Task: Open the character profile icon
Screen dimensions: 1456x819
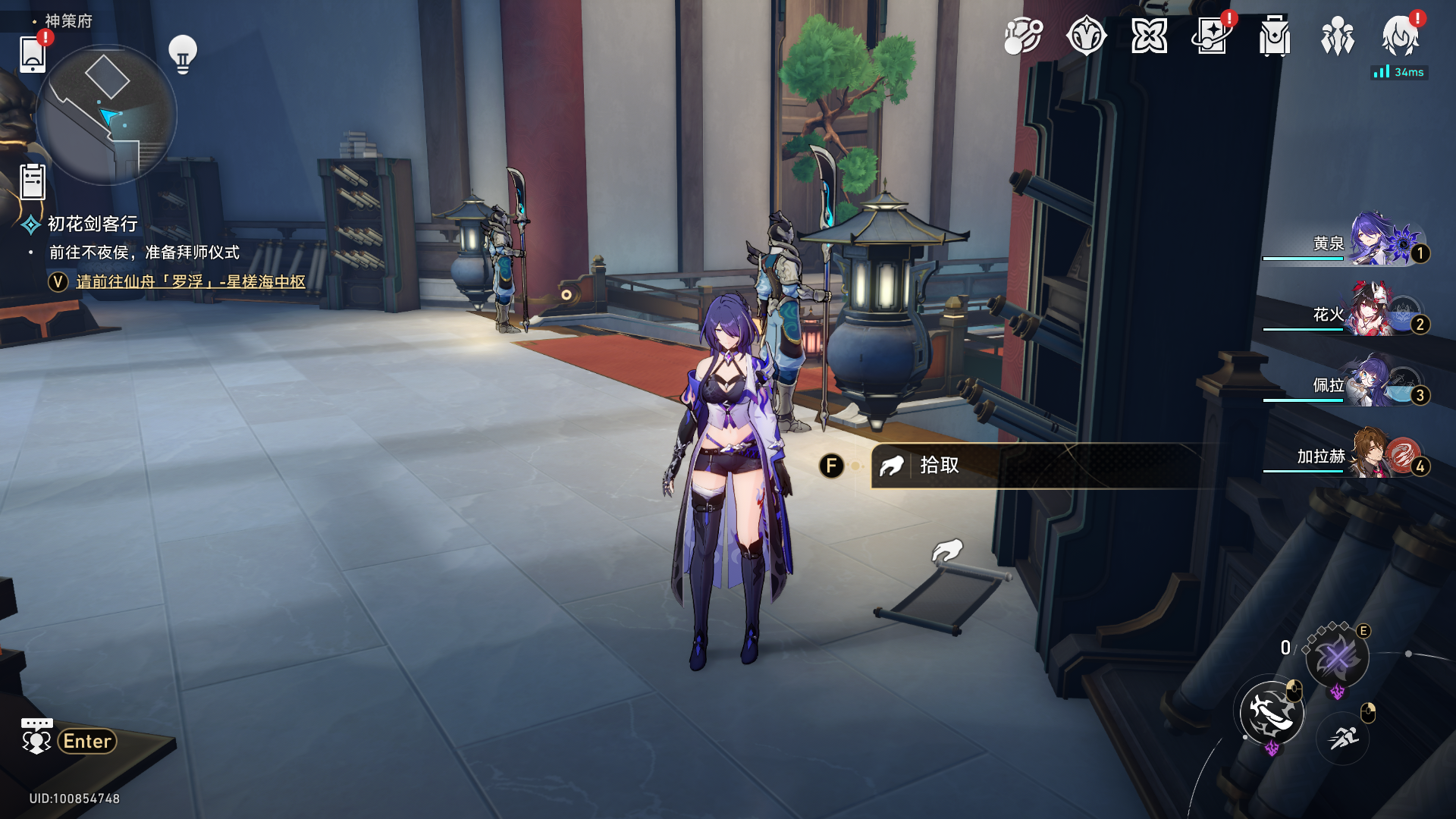Action: (1400, 36)
